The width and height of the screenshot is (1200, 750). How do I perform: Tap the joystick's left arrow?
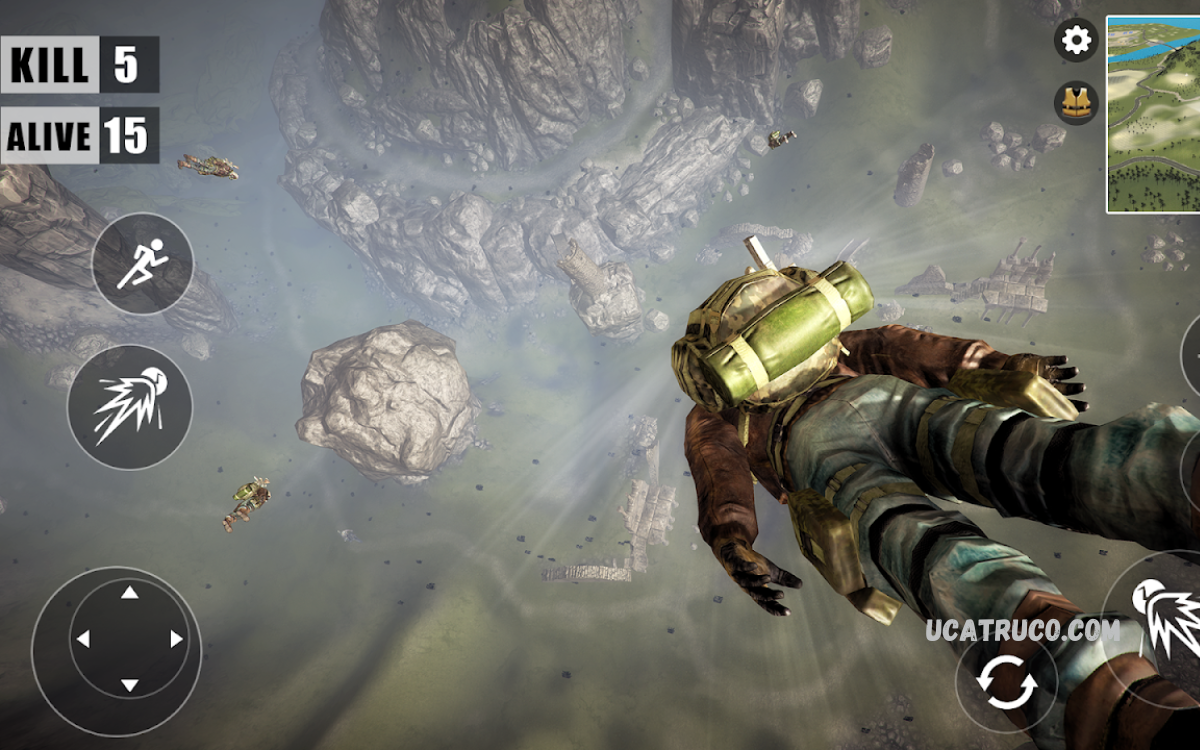[x=83, y=639]
